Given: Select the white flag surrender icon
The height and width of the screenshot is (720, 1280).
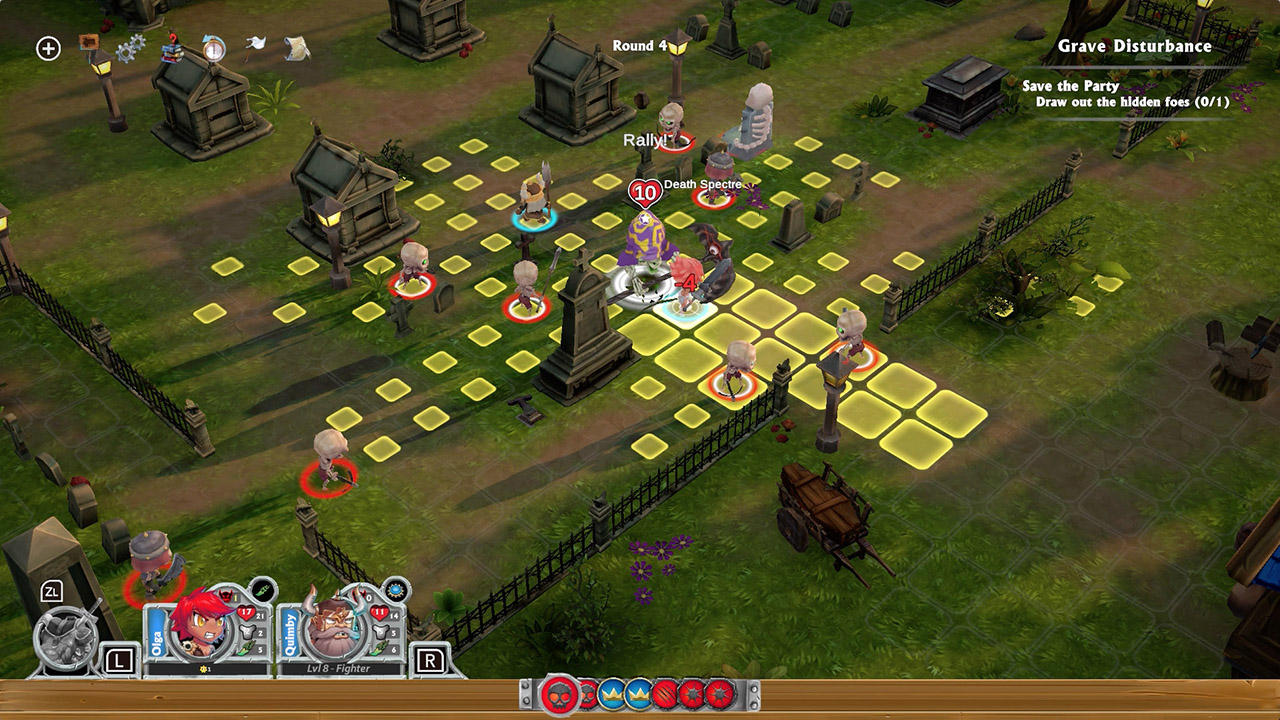Looking at the screenshot, I should pos(255,43).
